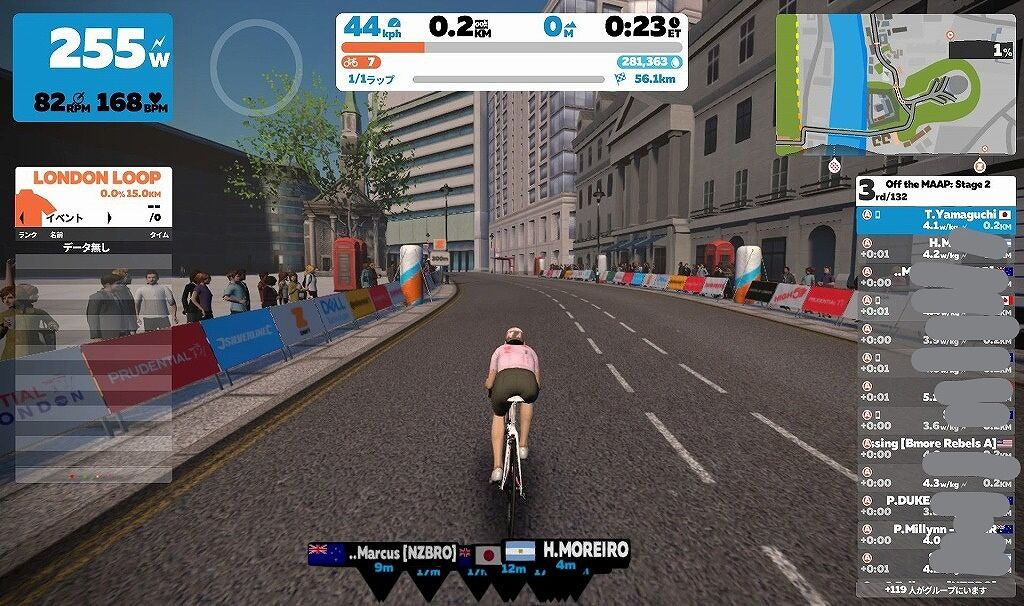Click the H.MOREIRO rider name tag
Viewport: 1024px width, 606px height.
tap(584, 551)
